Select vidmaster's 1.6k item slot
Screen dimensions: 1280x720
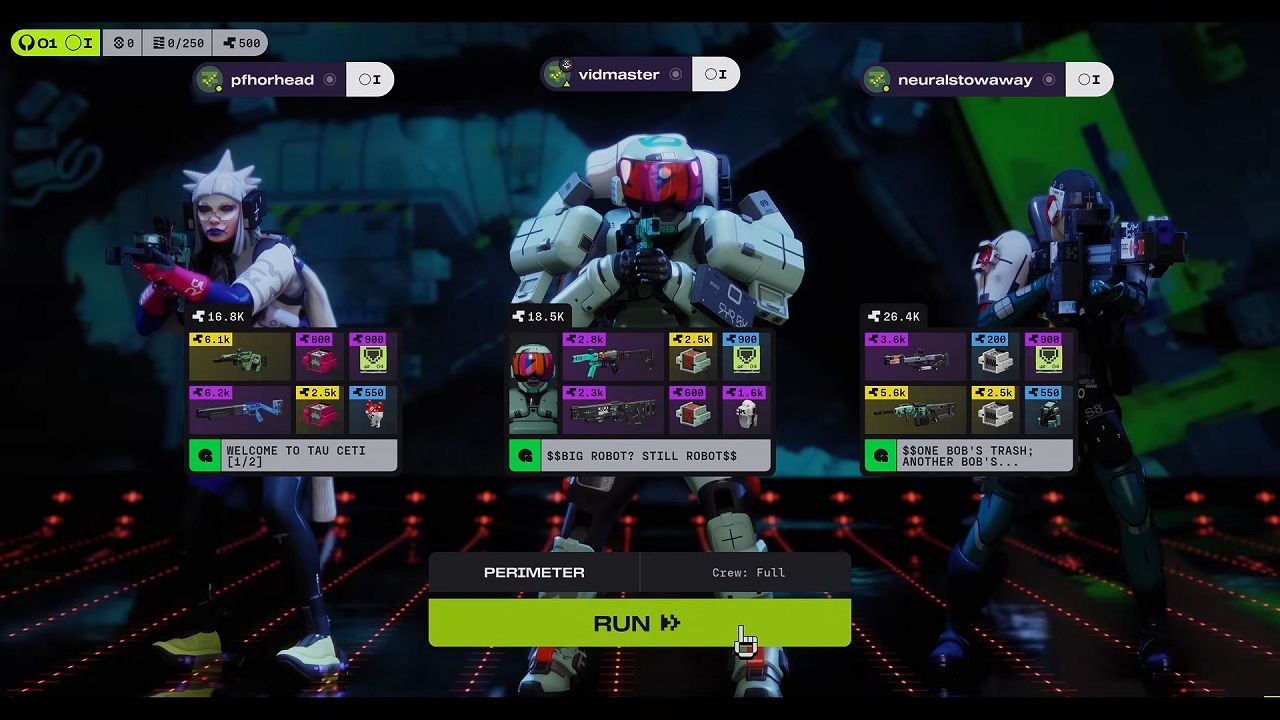[746, 409]
